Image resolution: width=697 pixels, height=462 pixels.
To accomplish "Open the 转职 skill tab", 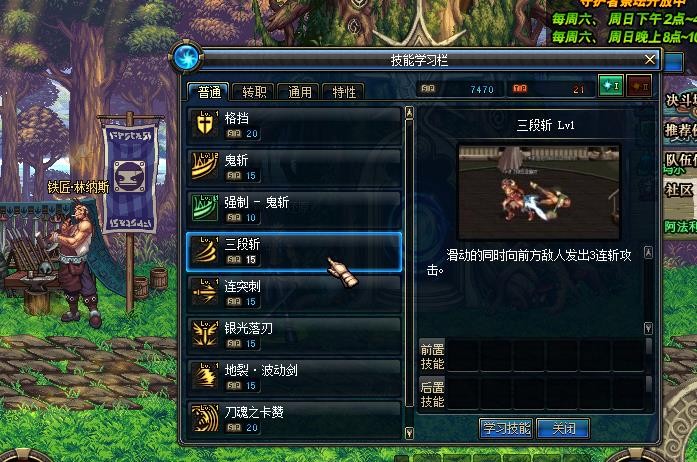I will (254, 92).
